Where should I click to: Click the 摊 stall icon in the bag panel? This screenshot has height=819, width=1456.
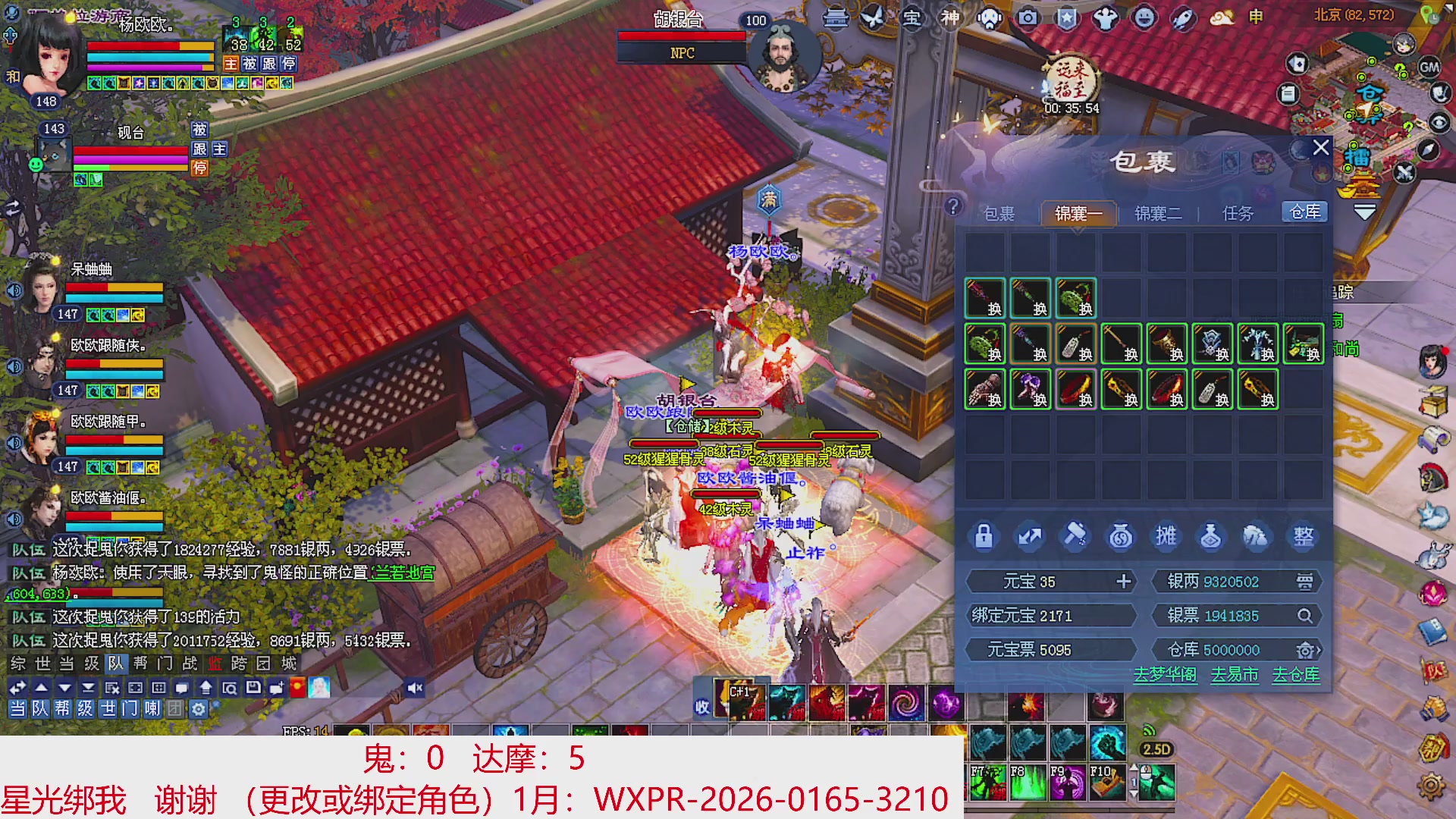(1166, 536)
